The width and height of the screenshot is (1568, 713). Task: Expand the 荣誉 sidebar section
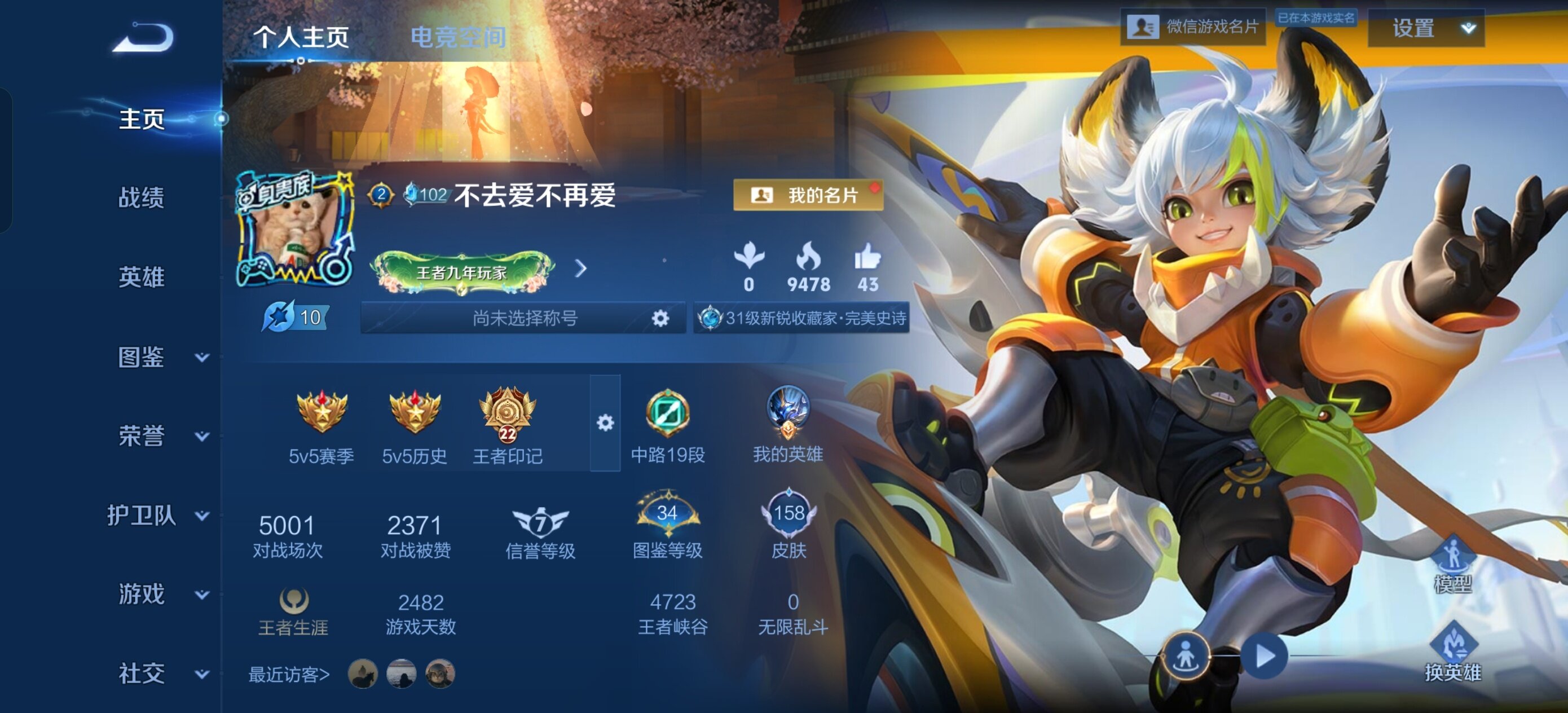tap(160, 436)
